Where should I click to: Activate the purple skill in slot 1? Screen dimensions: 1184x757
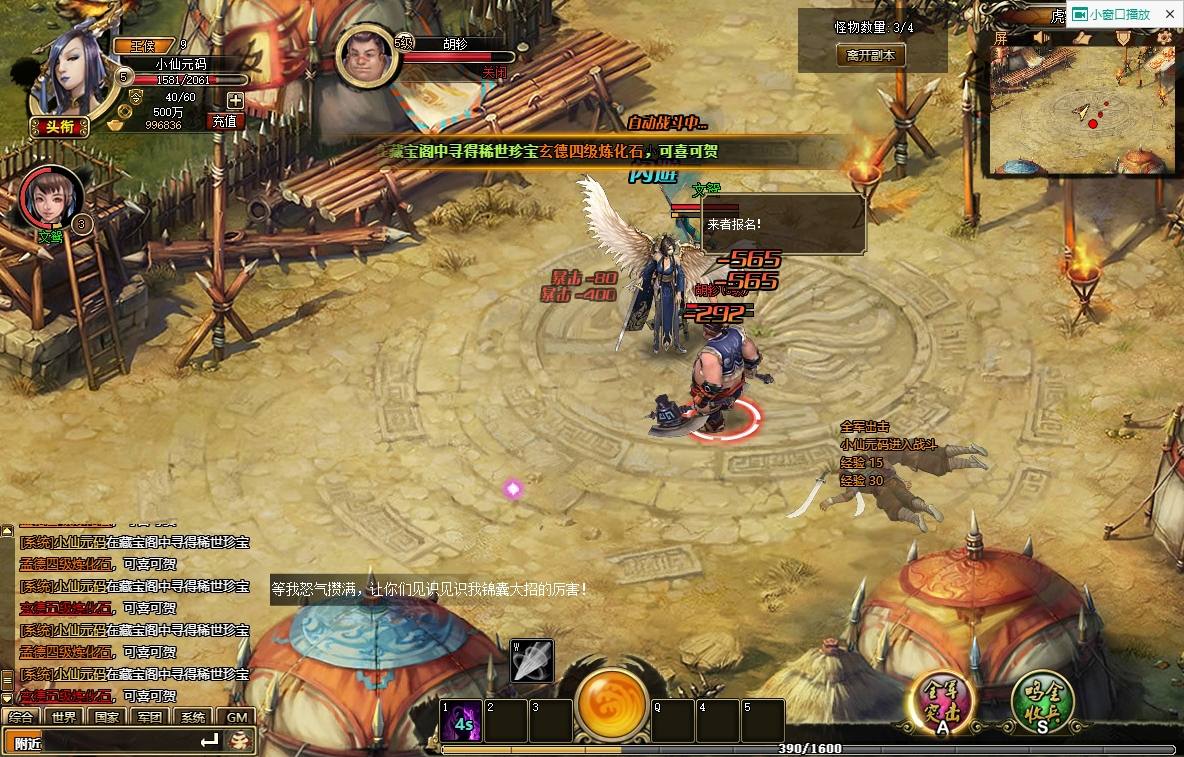click(462, 721)
